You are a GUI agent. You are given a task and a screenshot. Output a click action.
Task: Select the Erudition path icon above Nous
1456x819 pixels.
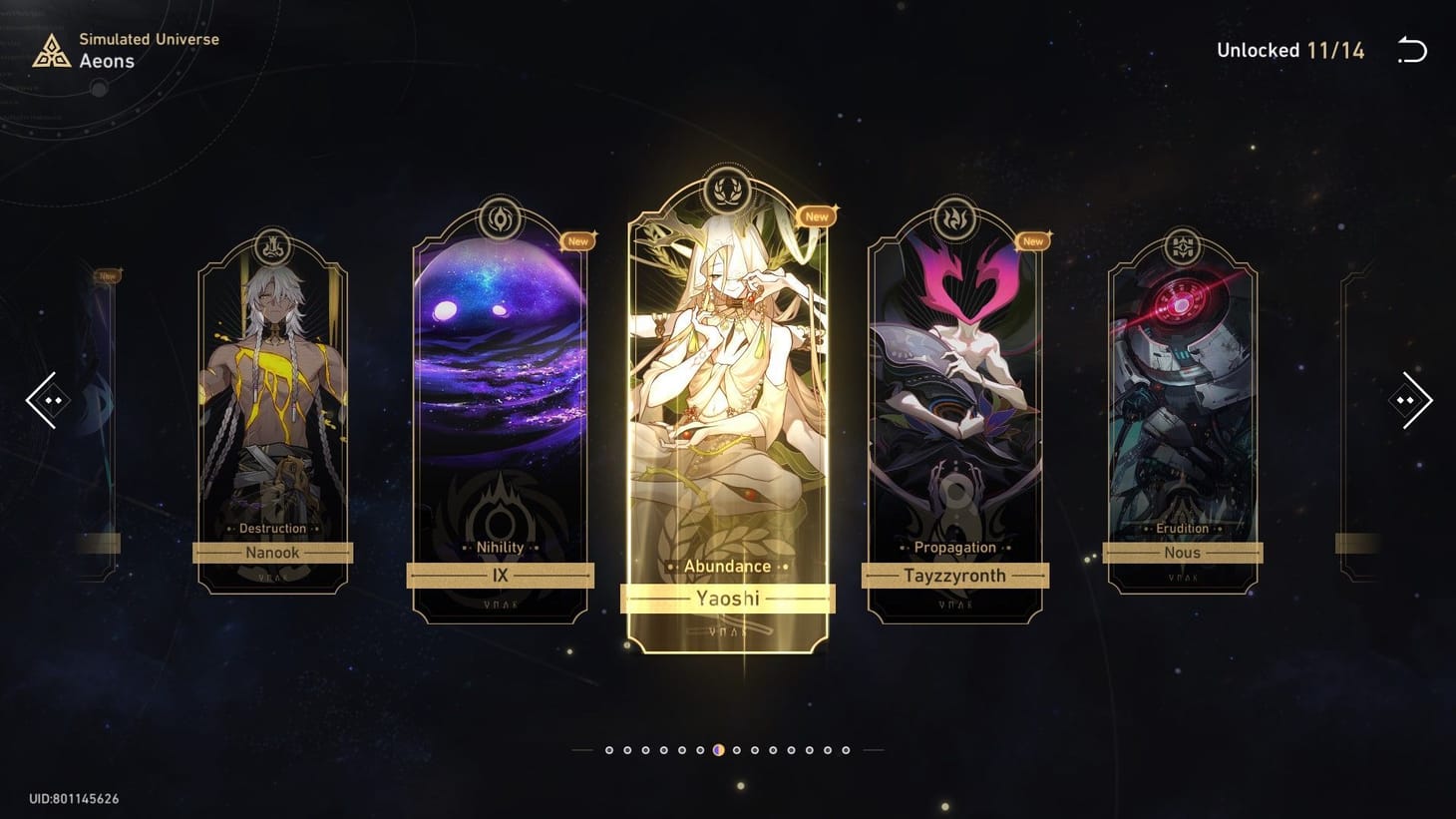pyautogui.click(x=1182, y=246)
